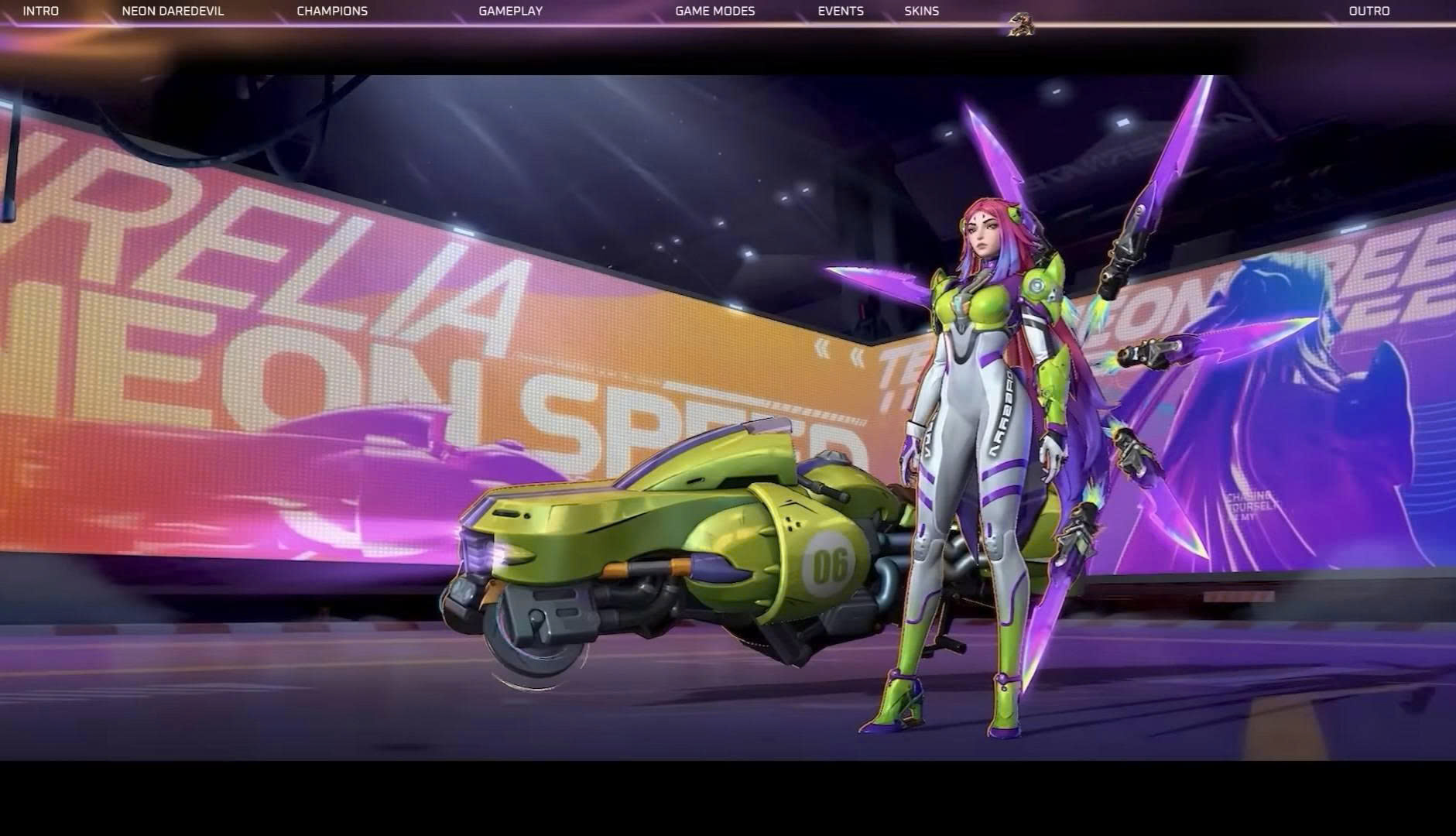1456x836 pixels.
Task: Select the NEON DAREDEVIL chapter
Action: point(173,11)
